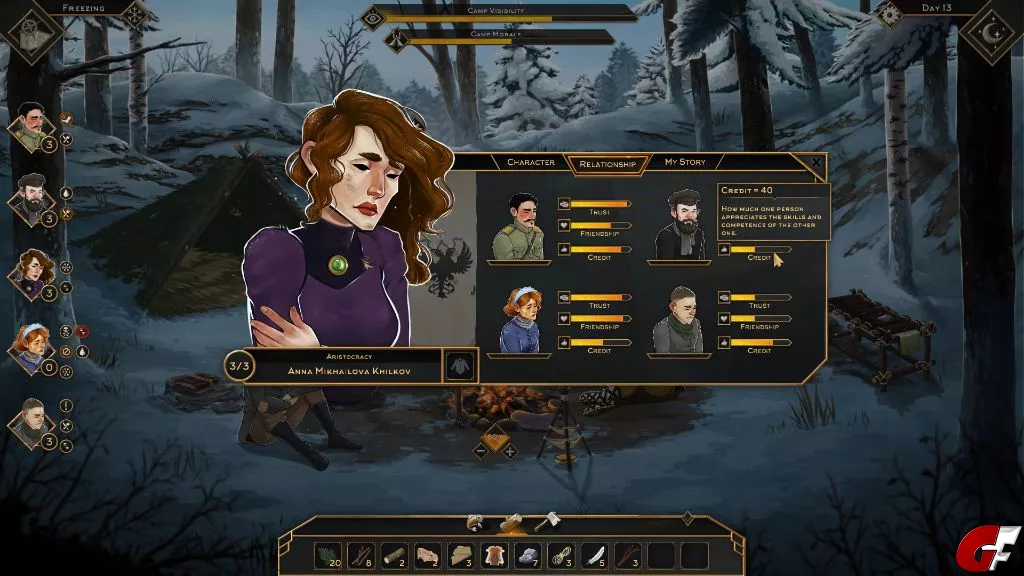
Task: Open the My Story tab
Action: [685, 162]
